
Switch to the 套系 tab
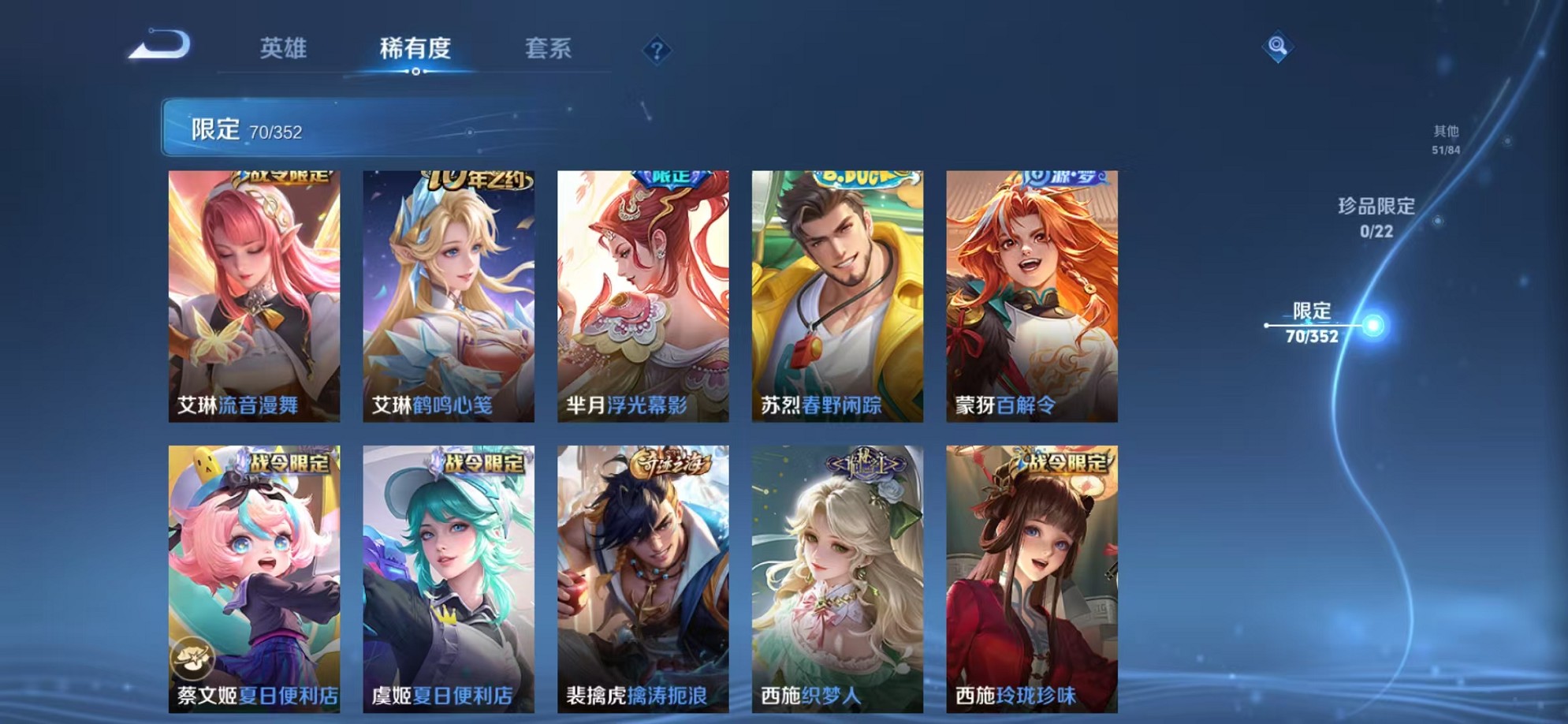549,48
